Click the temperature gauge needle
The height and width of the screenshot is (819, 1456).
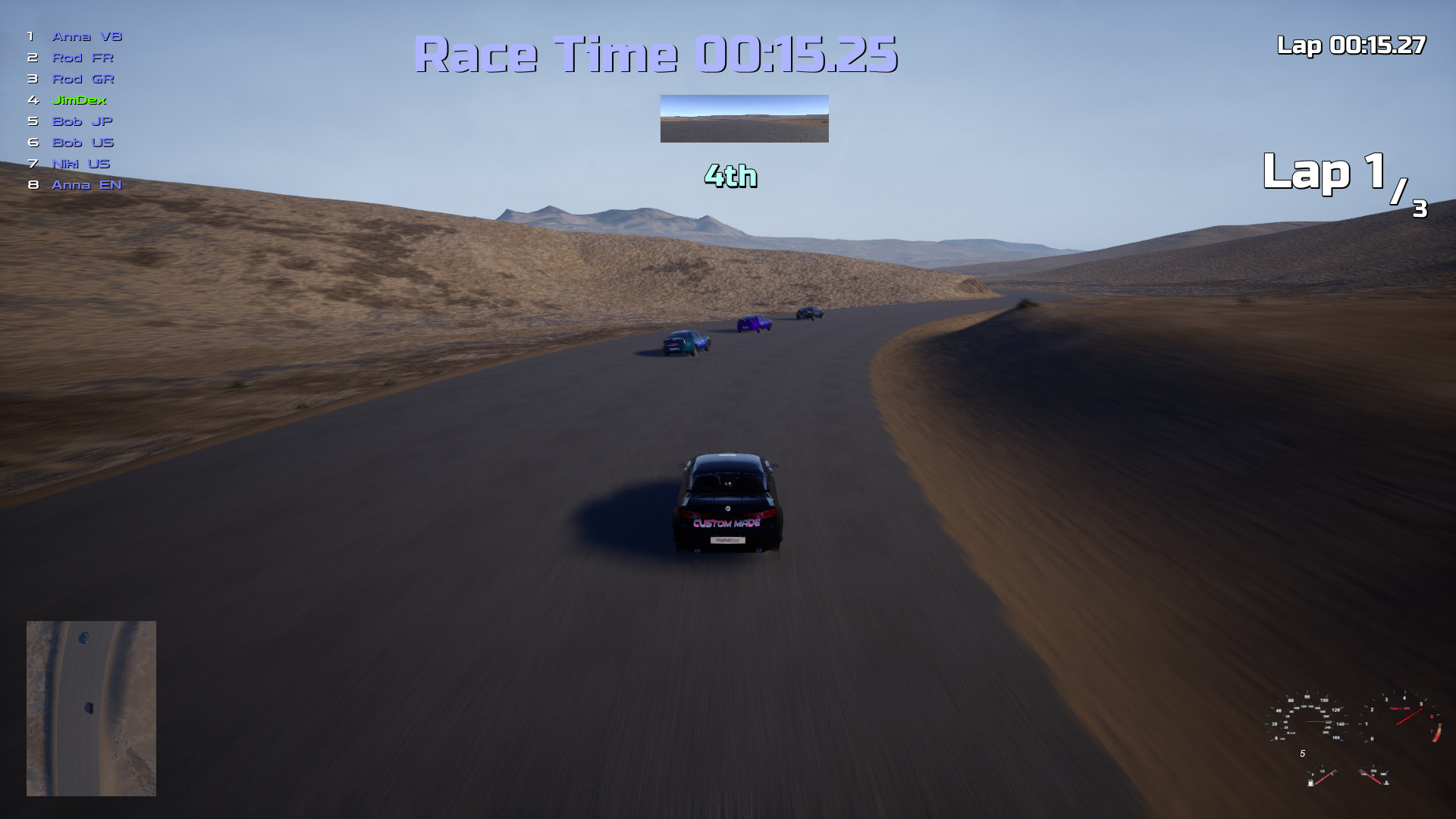(x=1371, y=777)
